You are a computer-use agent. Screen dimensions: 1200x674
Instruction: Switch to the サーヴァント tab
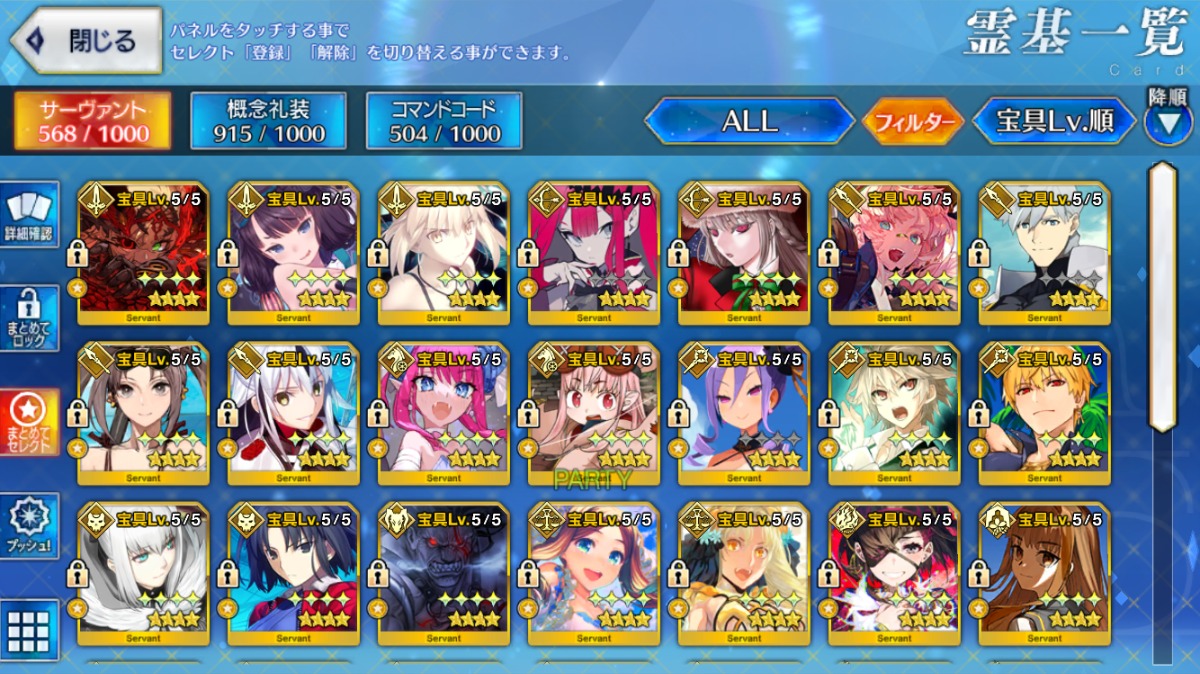pyautogui.click(x=92, y=121)
